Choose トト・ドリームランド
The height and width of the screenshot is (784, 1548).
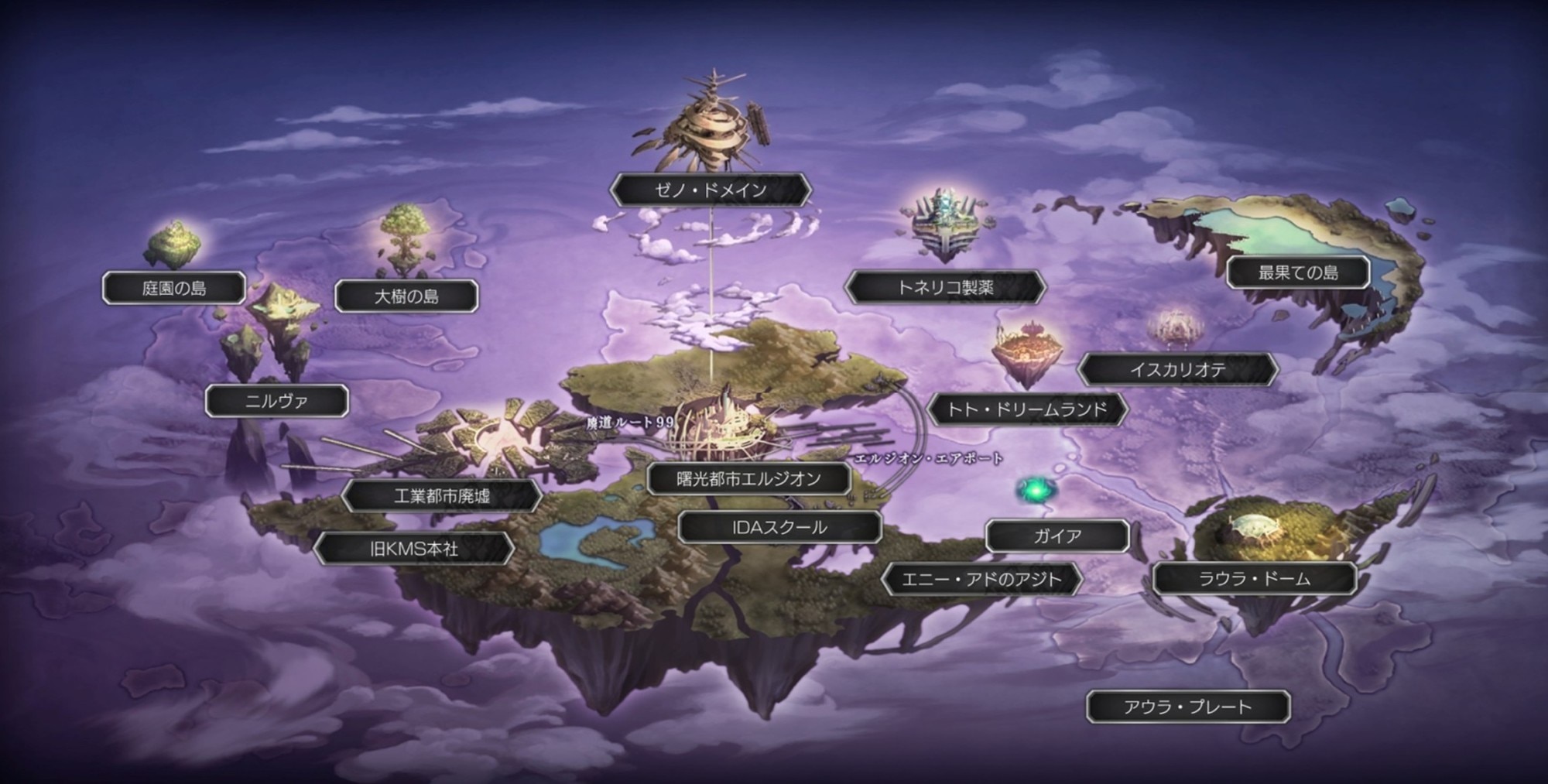pos(1027,409)
